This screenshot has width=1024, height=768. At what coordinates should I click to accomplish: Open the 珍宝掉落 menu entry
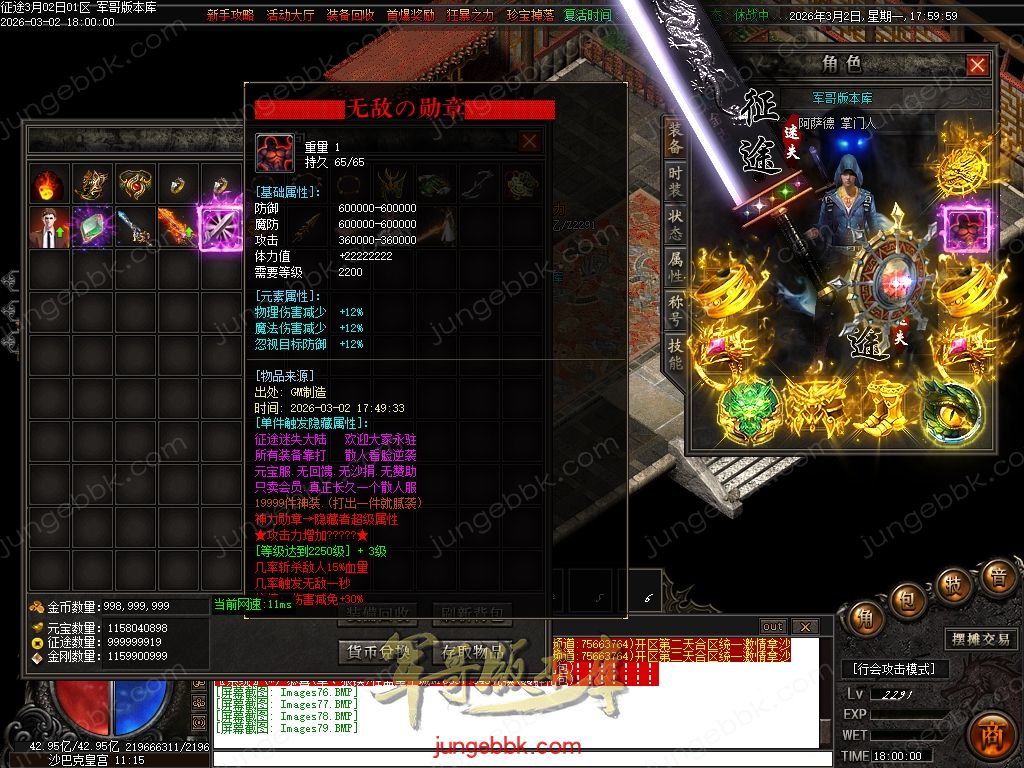(528, 15)
